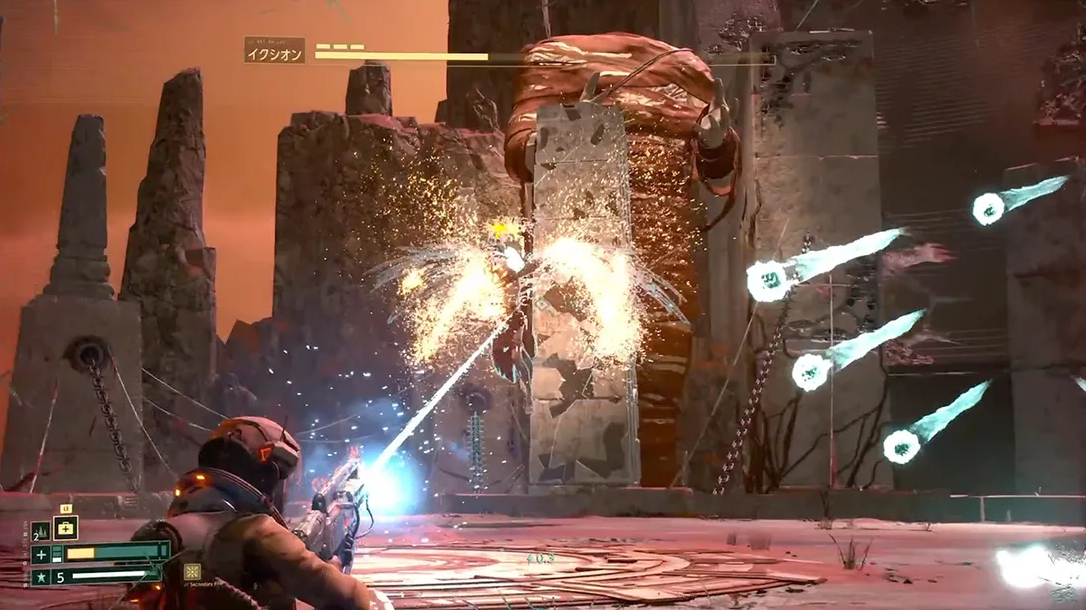Activate the secondary fire alt-fire icon
The image size is (1086, 610).
point(192,572)
